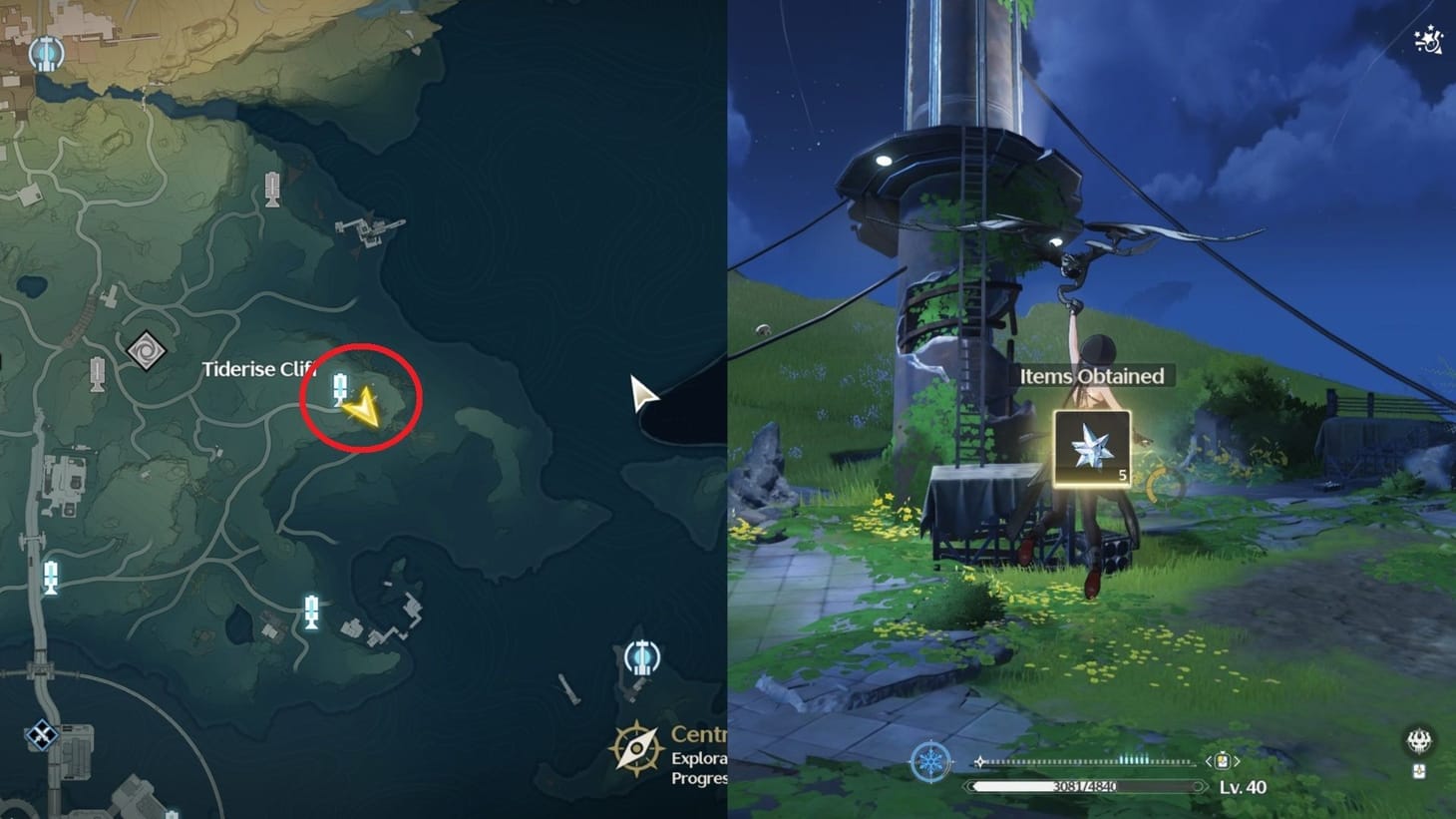This screenshot has height=819, width=1456.
Task: Click the Items Obtained banner
Action: tap(1092, 376)
